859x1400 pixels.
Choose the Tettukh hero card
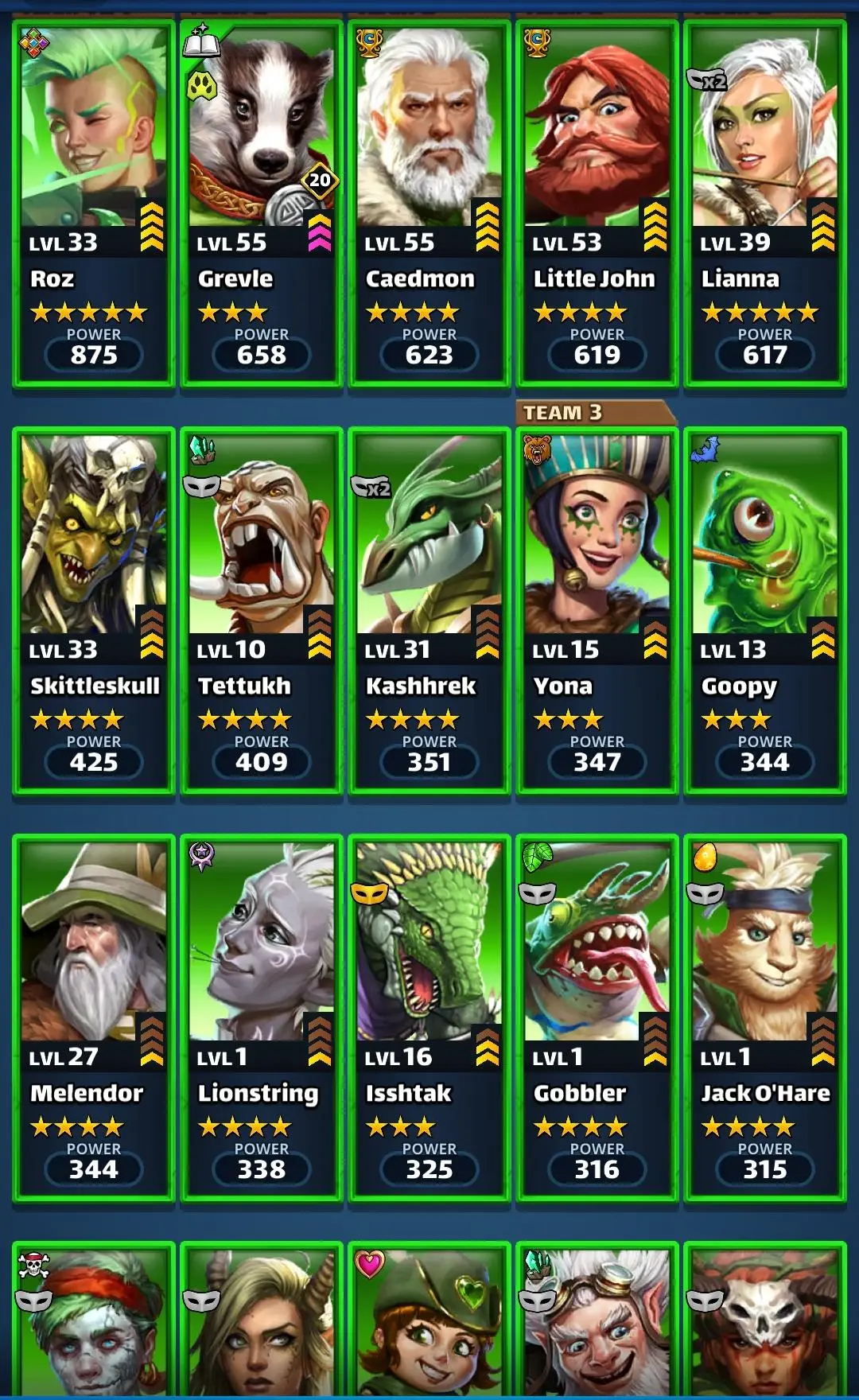pos(262,611)
